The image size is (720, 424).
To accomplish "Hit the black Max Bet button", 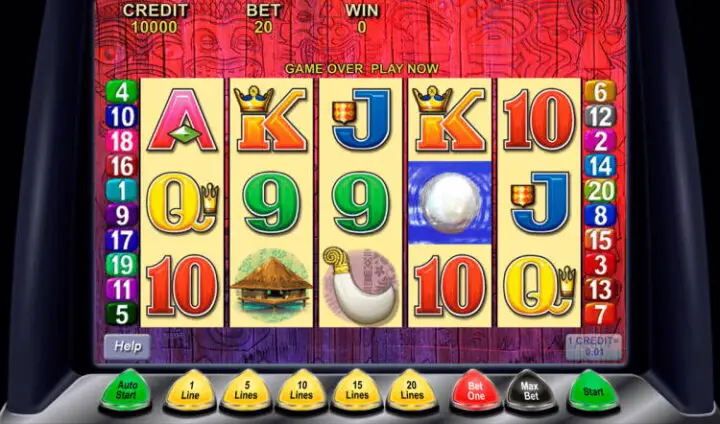I will [x=530, y=388].
